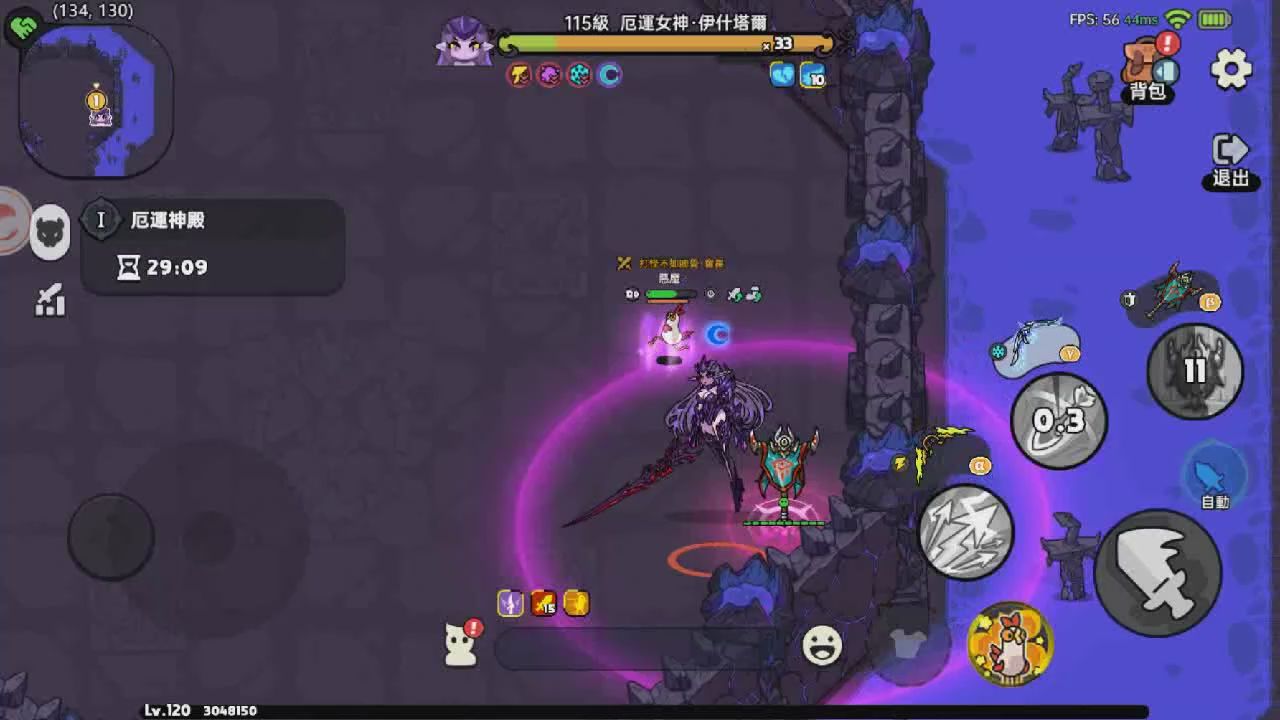Use the skill showing 0.3 cooldown
This screenshot has width=1280, height=720.
click(1057, 421)
